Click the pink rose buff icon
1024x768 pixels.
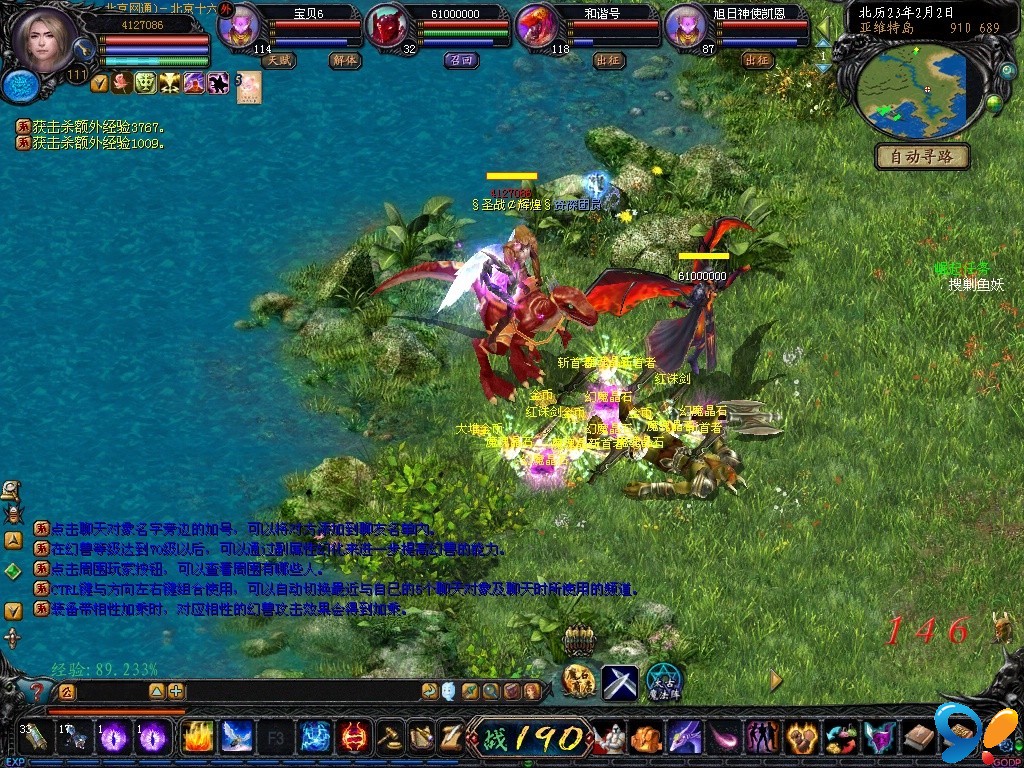123,84
